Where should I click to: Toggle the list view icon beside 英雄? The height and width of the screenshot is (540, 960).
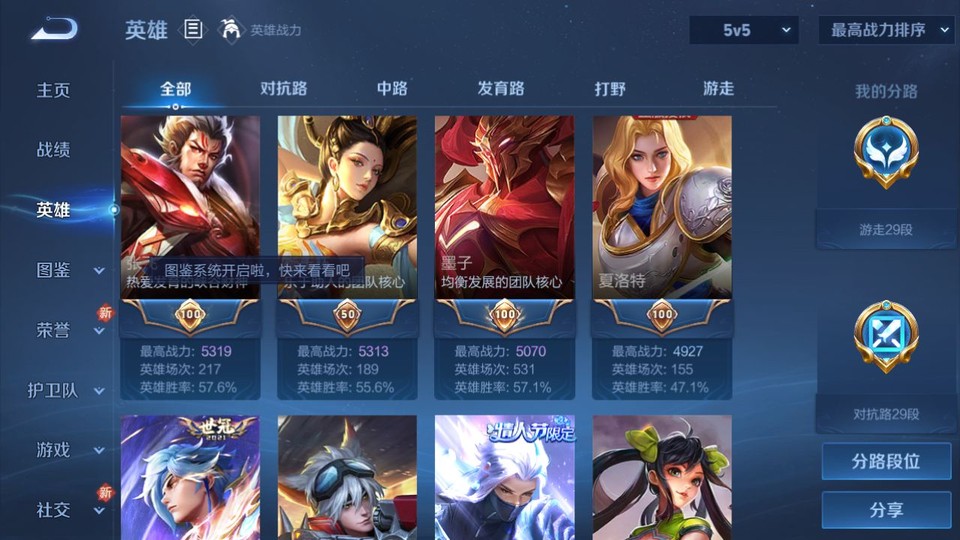(193, 30)
